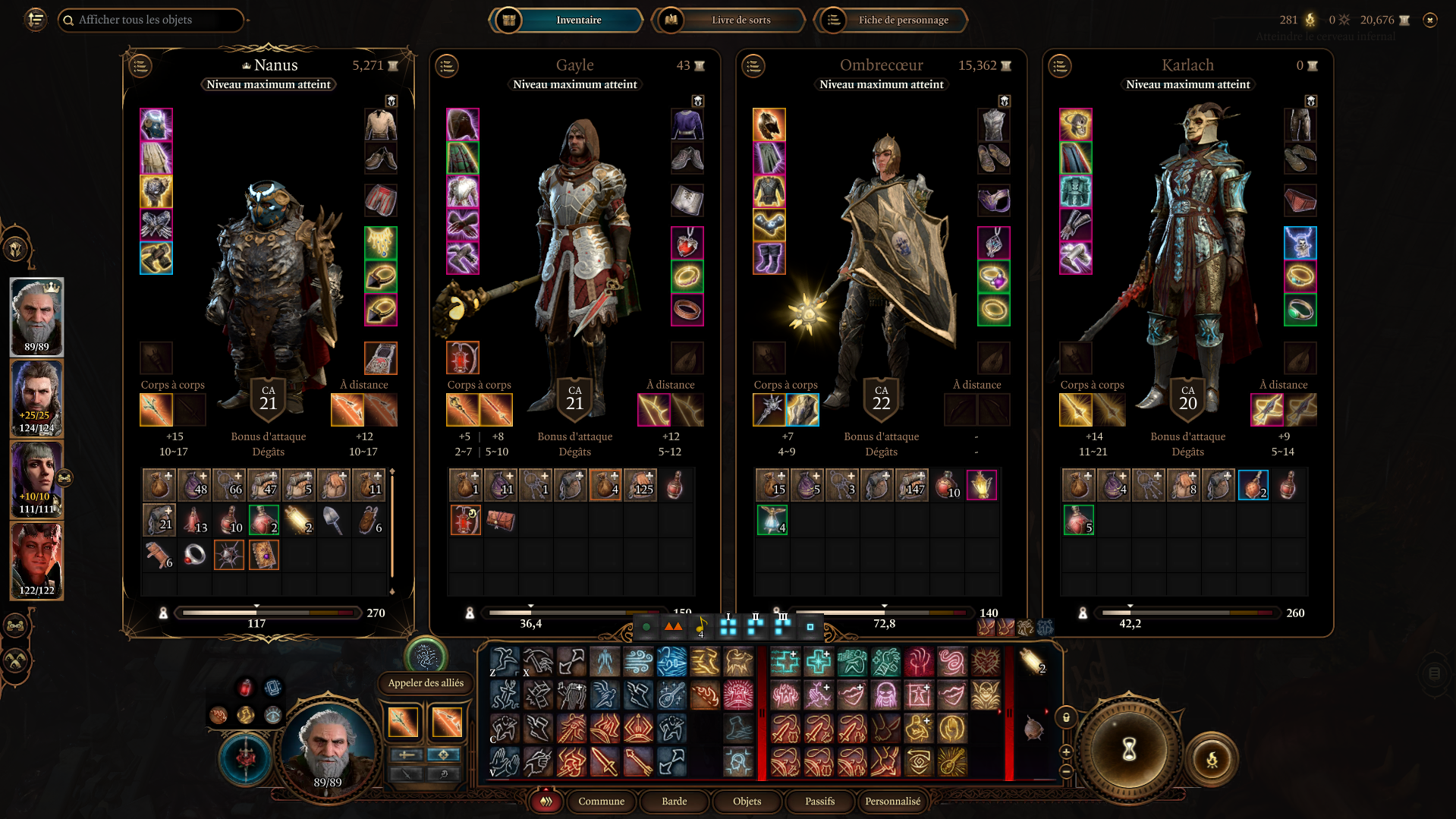This screenshot has height=819, width=1456.
Task: Select Gayle's bearded portrait in the party list
Action: pyautogui.click(x=36, y=398)
